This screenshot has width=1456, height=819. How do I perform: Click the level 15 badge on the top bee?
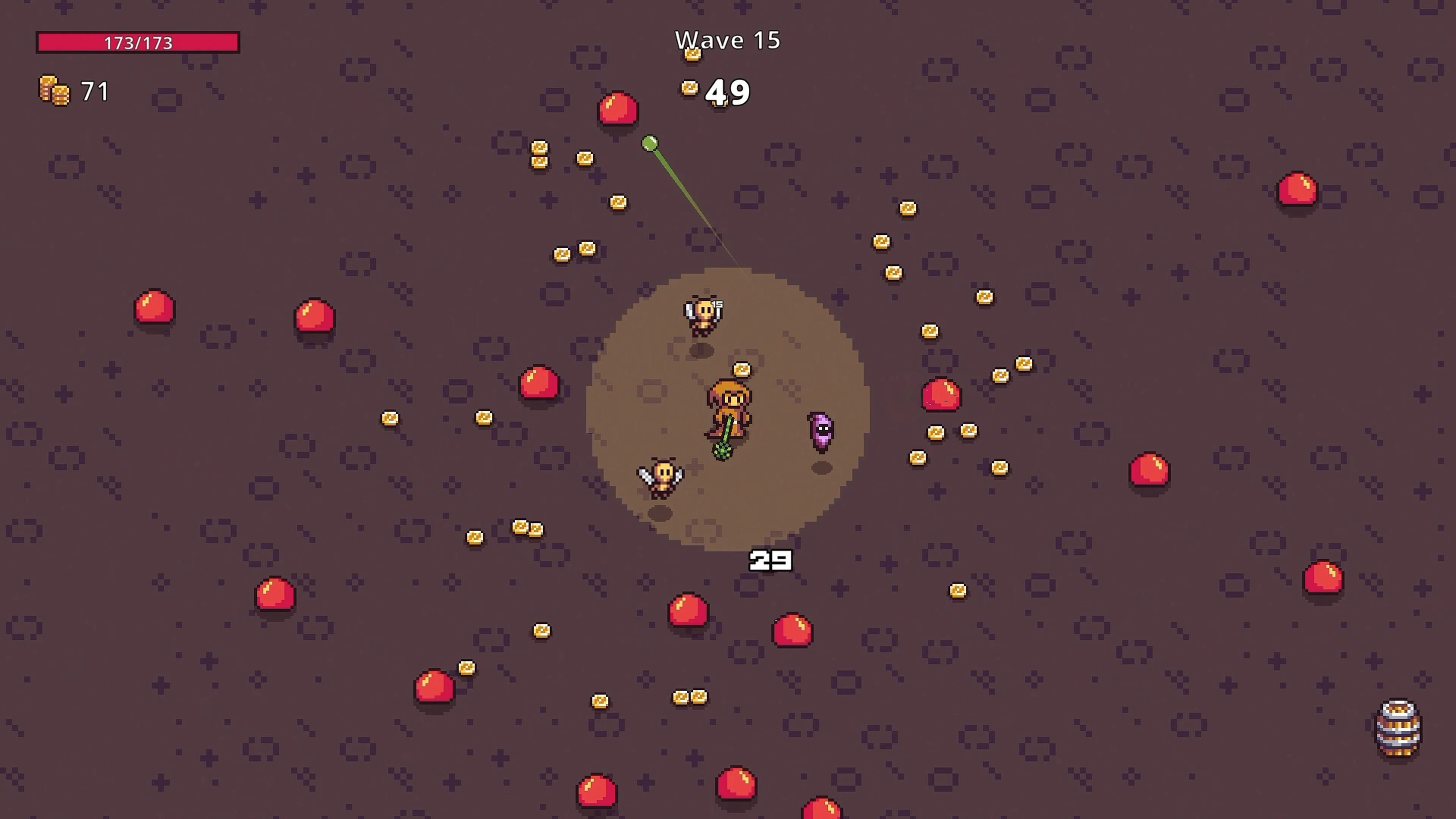click(x=717, y=303)
